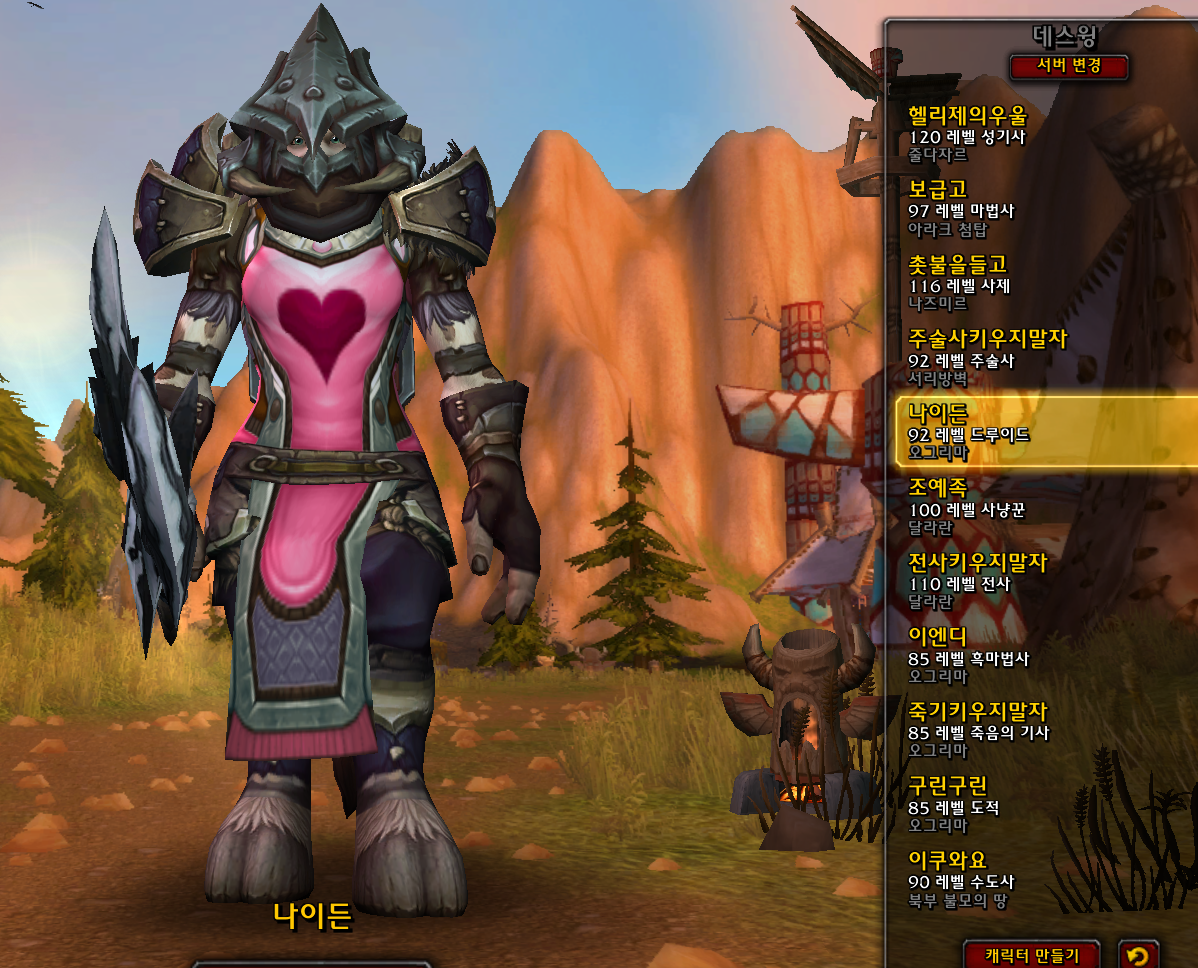The height and width of the screenshot is (968, 1198).
Task: Click the 서버 변경 server change button
Action: [1069, 67]
